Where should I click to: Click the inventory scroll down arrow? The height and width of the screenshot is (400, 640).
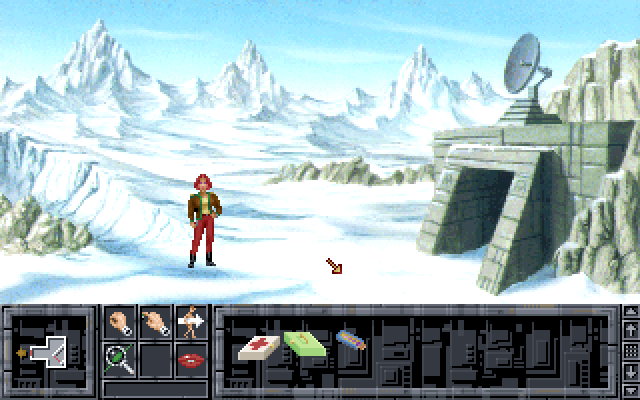[x=629, y=373]
